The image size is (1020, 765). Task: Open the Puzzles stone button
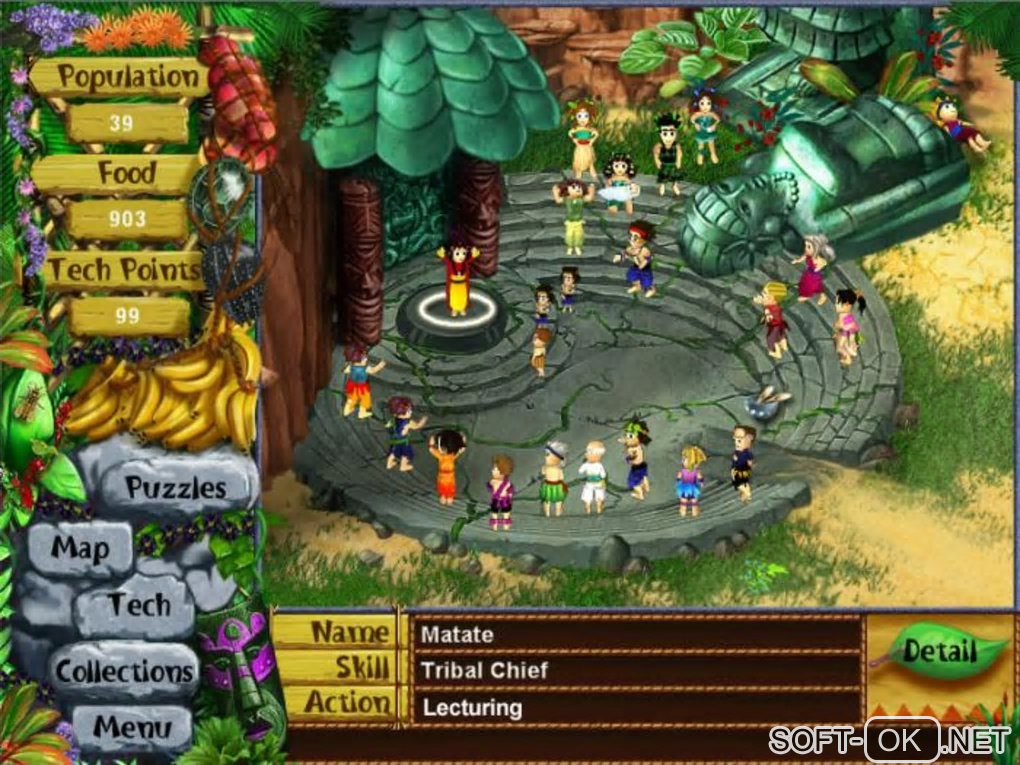click(x=176, y=488)
